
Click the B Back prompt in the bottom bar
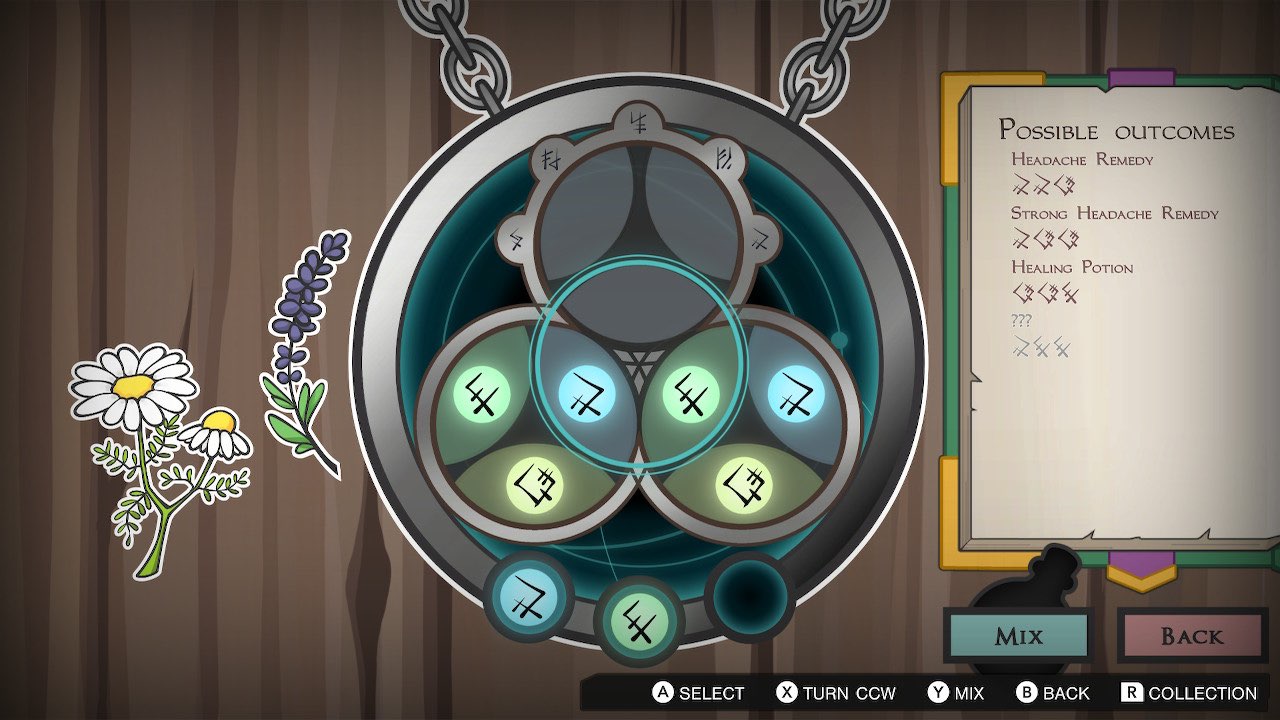(x=1055, y=692)
